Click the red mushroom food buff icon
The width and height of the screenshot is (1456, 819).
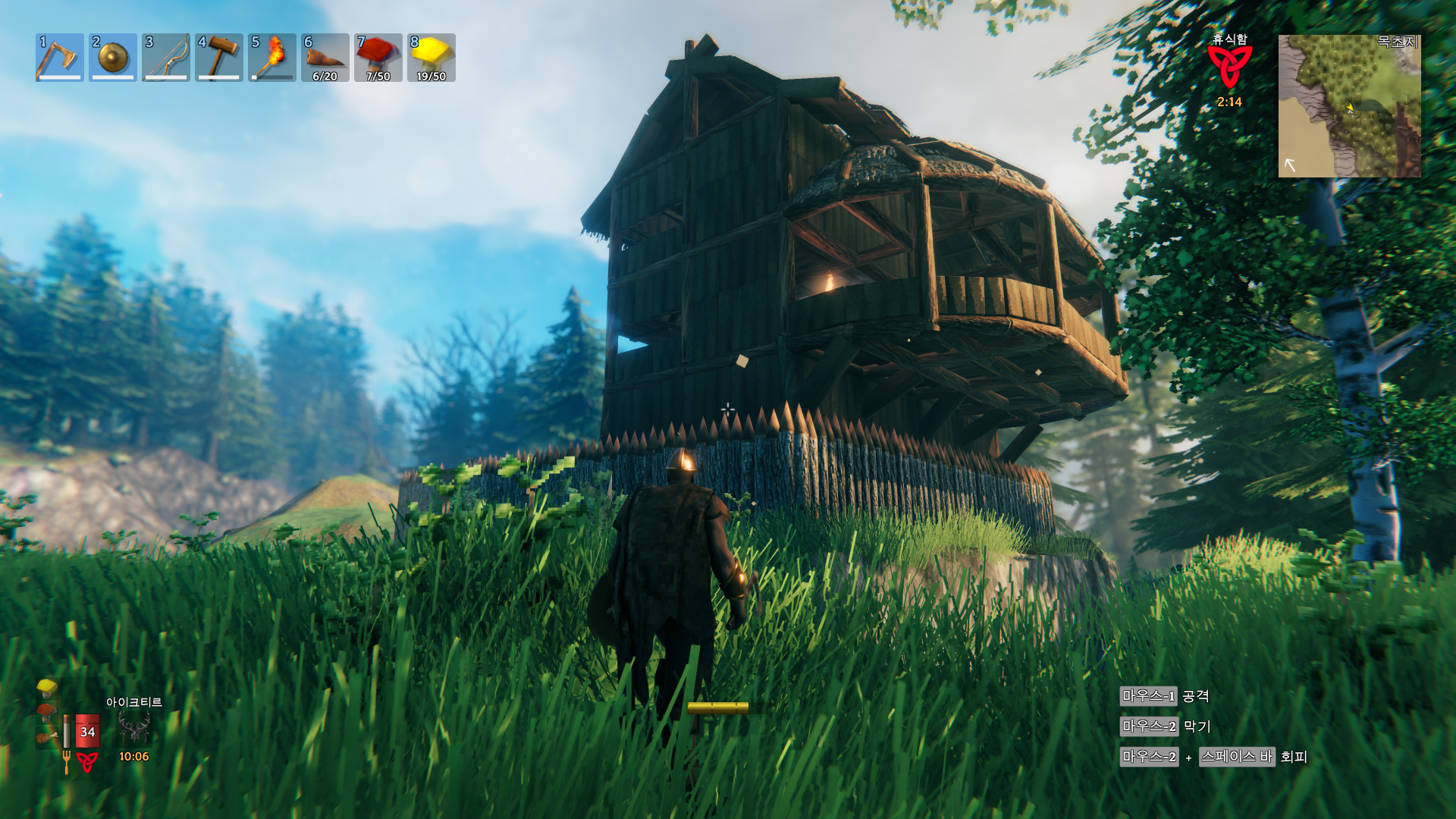[46, 711]
